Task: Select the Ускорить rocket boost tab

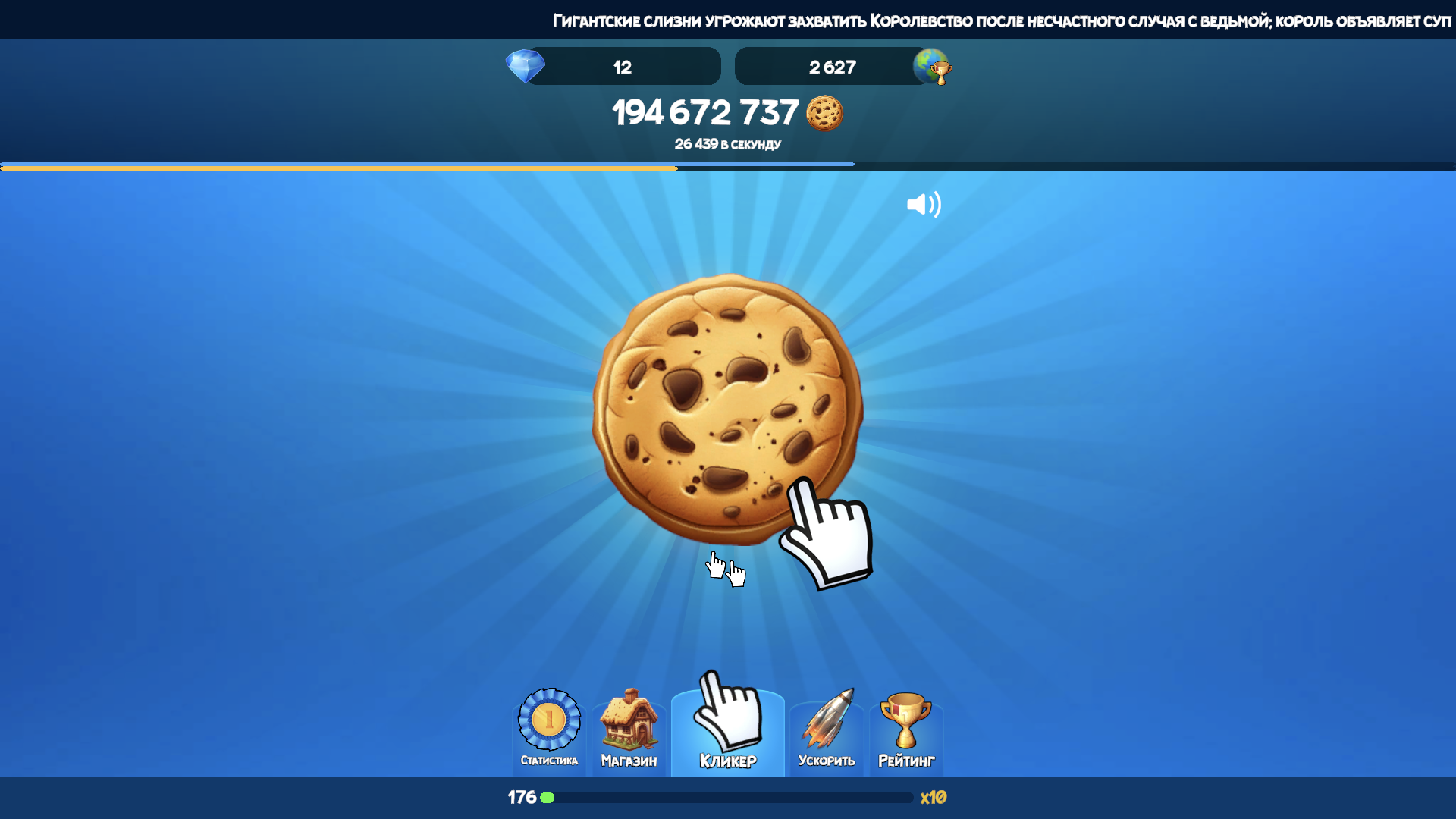Action: coord(827,730)
